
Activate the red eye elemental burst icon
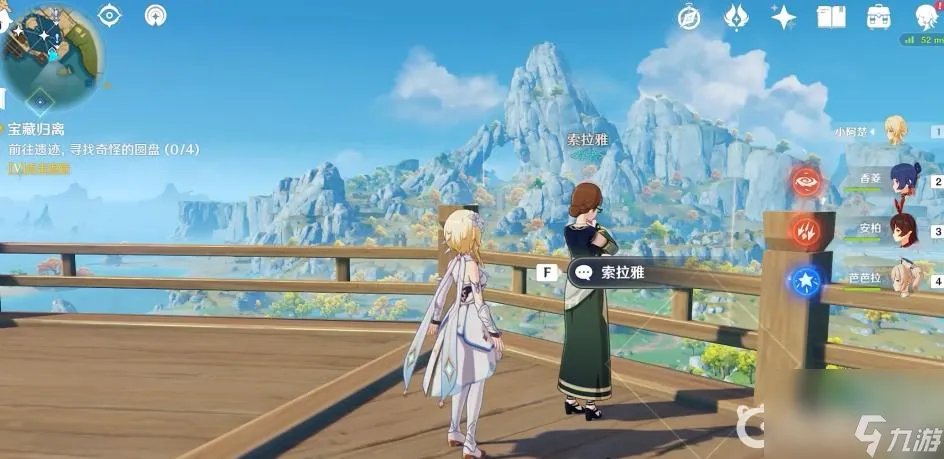pyautogui.click(x=806, y=182)
